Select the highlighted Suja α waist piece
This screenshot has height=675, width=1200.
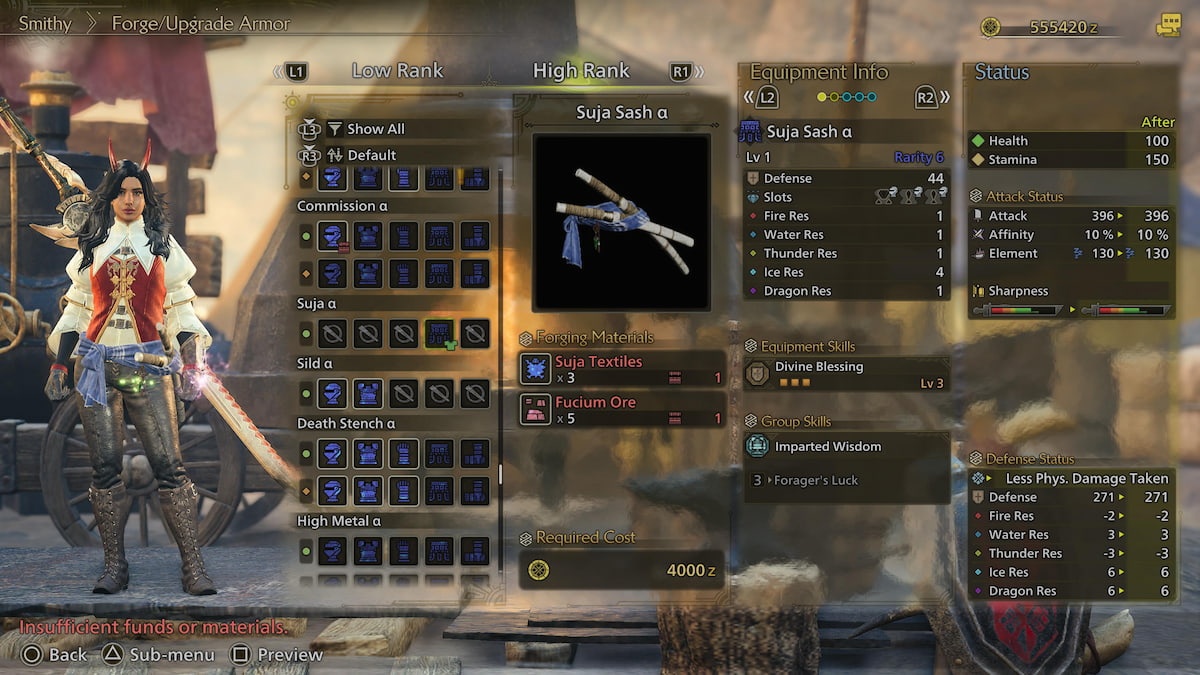click(x=440, y=333)
